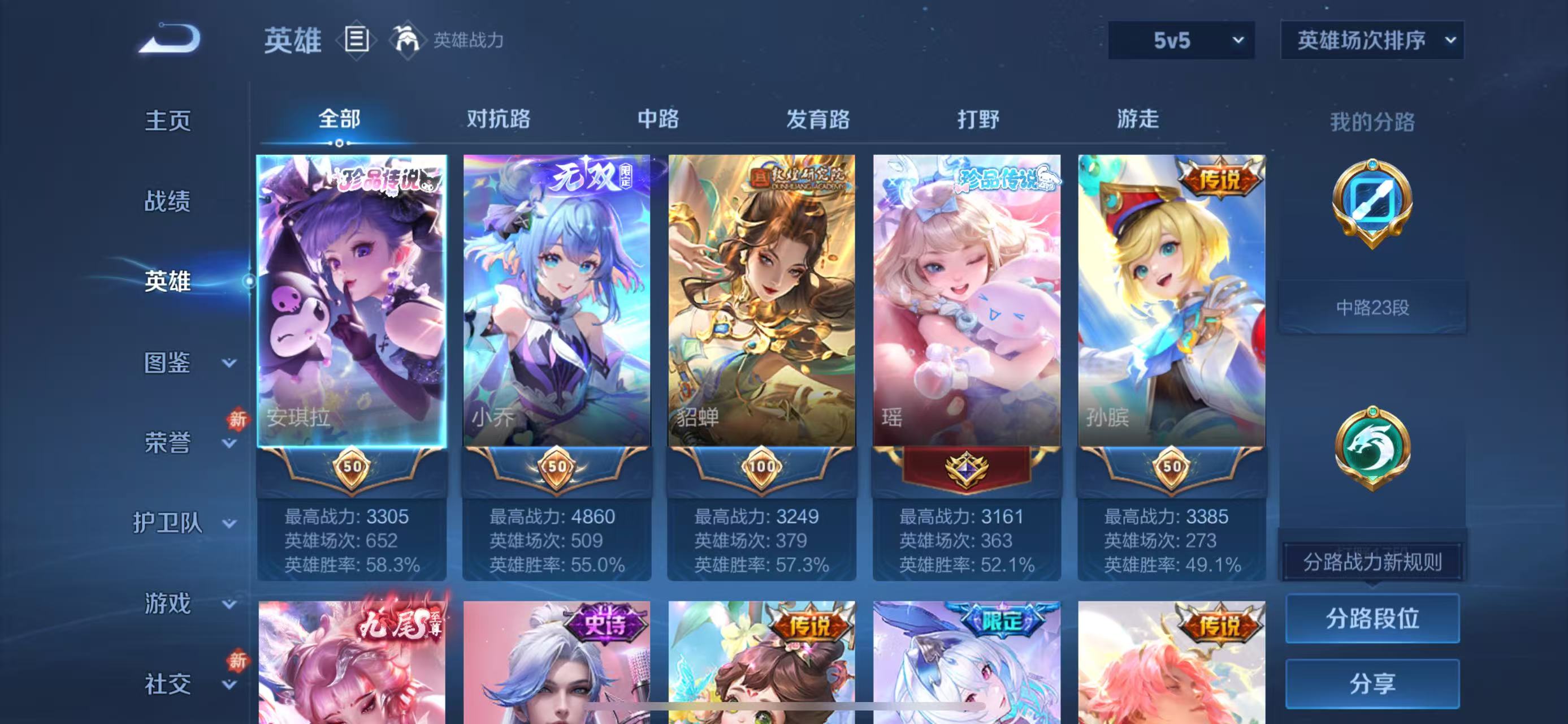Click the 100 proficiency badge under 貂蝉
The width and height of the screenshot is (1568, 724).
click(762, 467)
